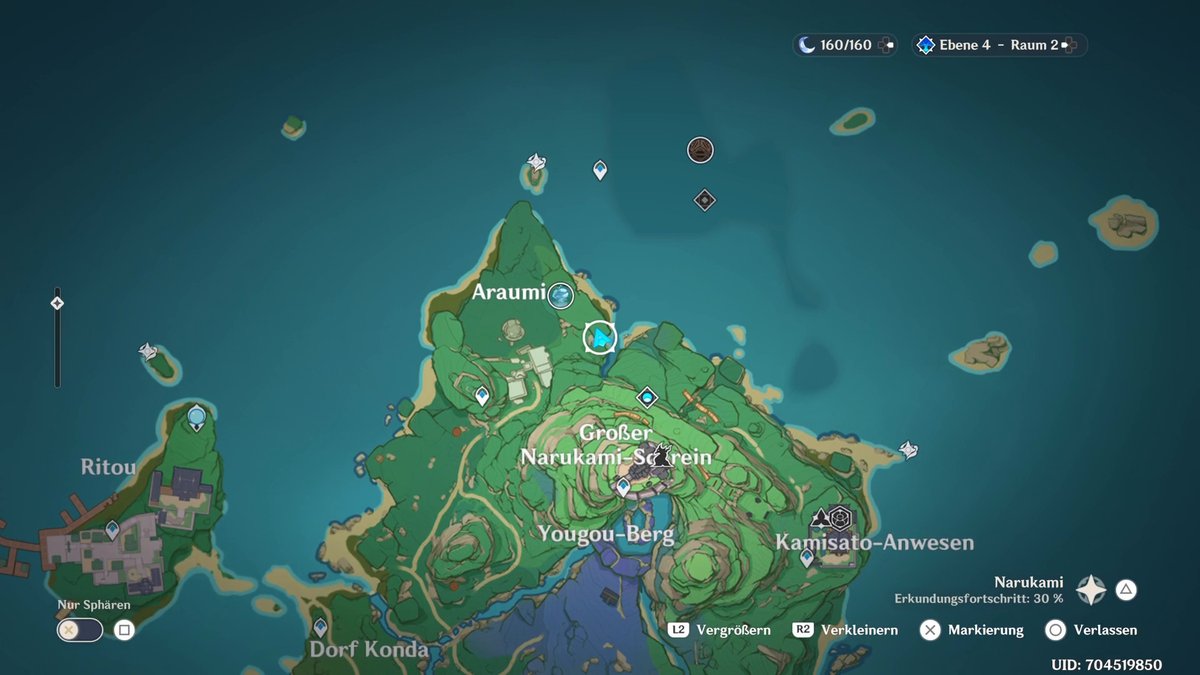Adjust the map zoom slider handle
The image size is (1200, 675).
tap(57, 302)
